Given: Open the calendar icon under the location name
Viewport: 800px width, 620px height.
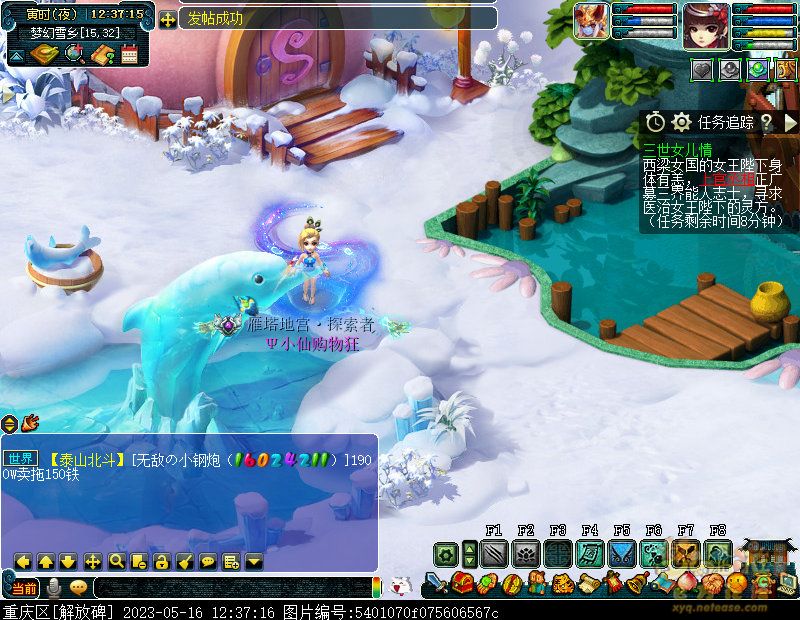Looking at the screenshot, I should click(x=129, y=55).
